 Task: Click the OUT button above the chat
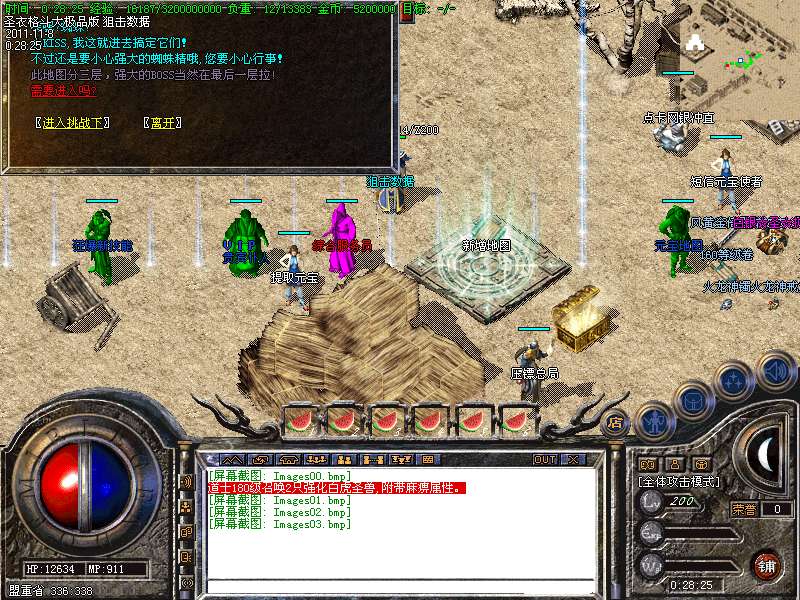[x=544, y=460]
